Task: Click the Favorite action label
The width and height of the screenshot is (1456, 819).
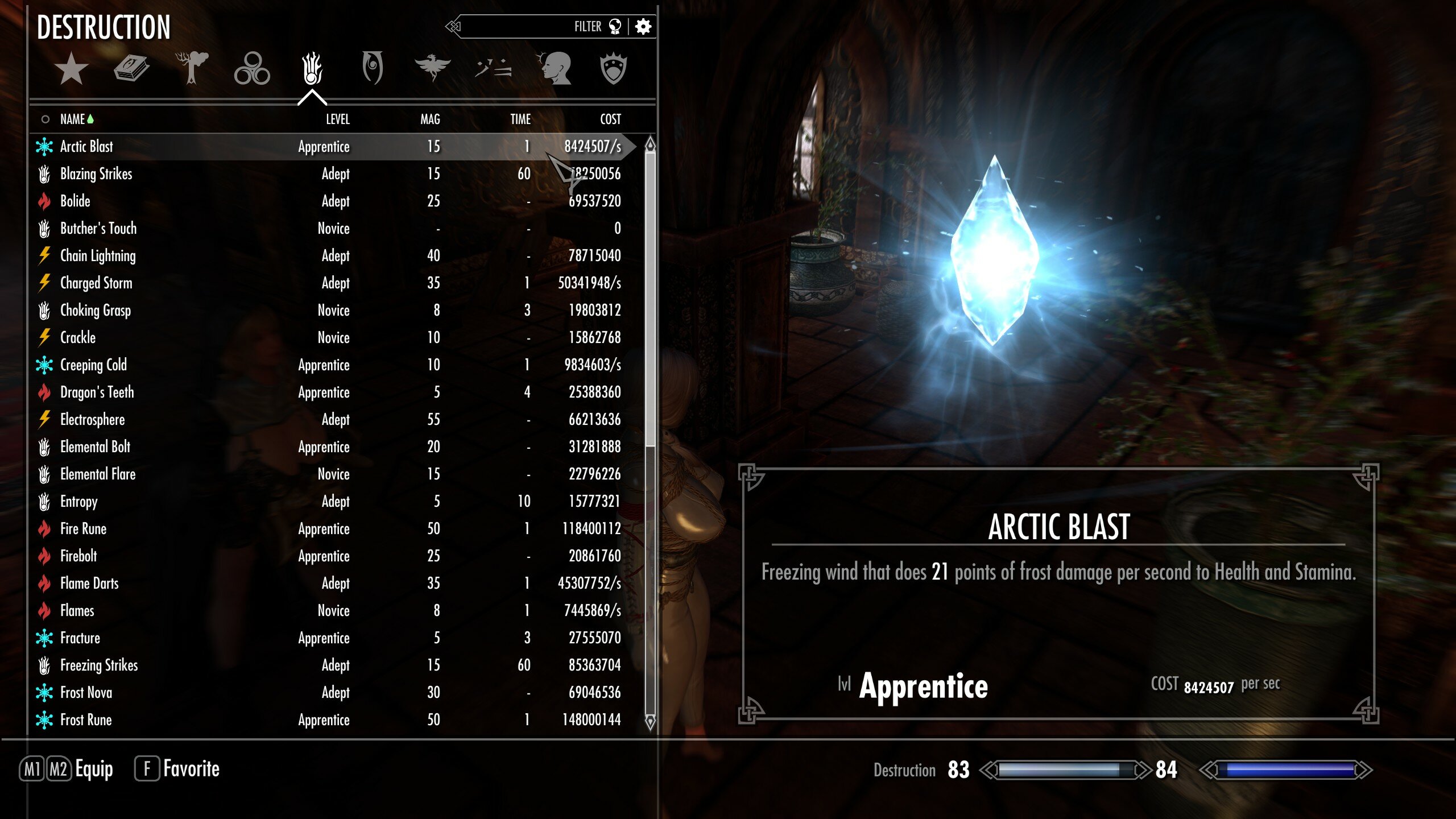Action: click(191, 768)
